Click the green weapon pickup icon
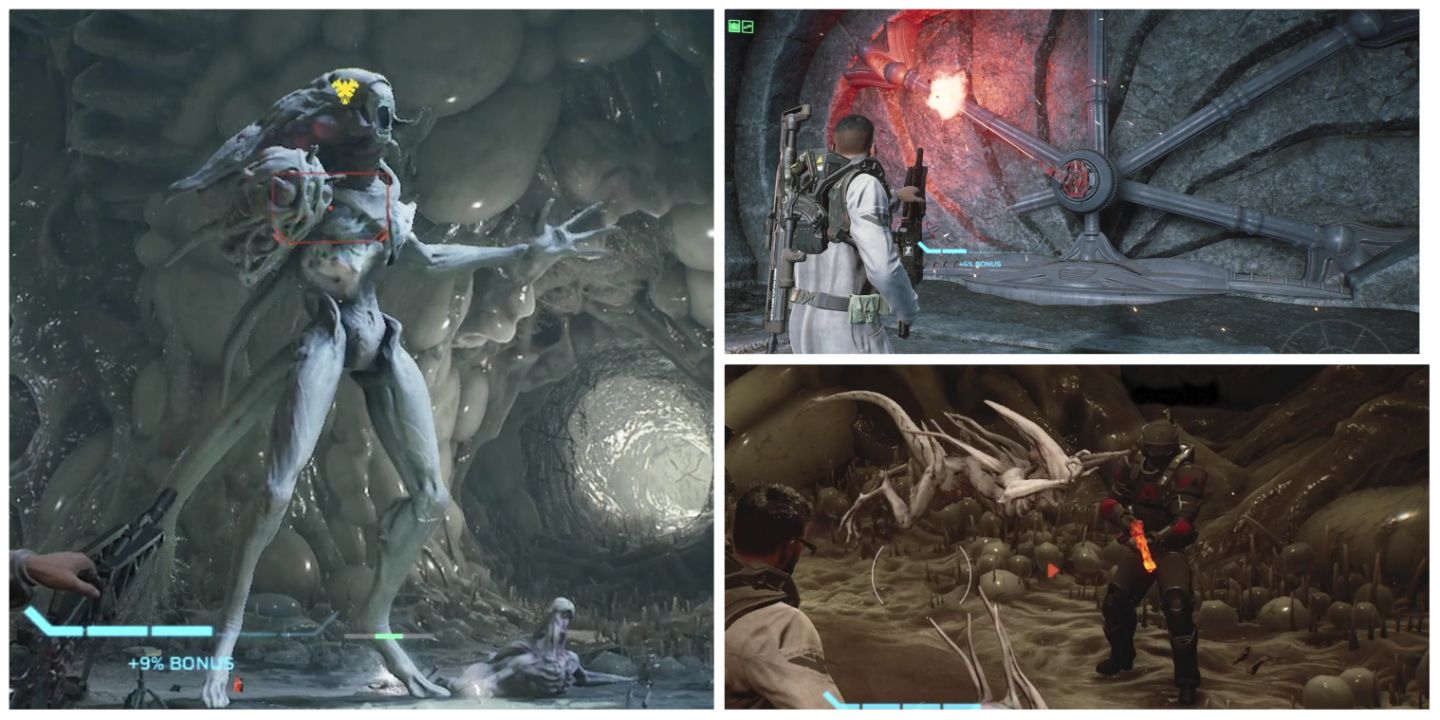1440x720 pixels. 748,27
